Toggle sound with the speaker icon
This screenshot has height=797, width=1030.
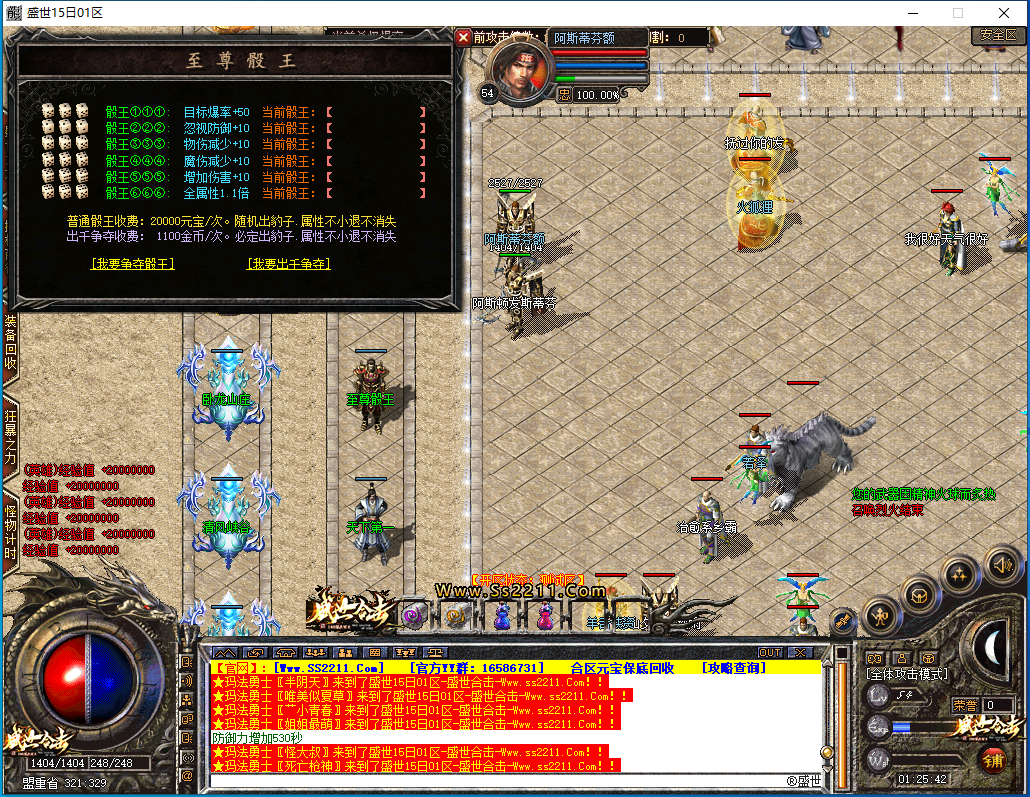point(1001,567)
